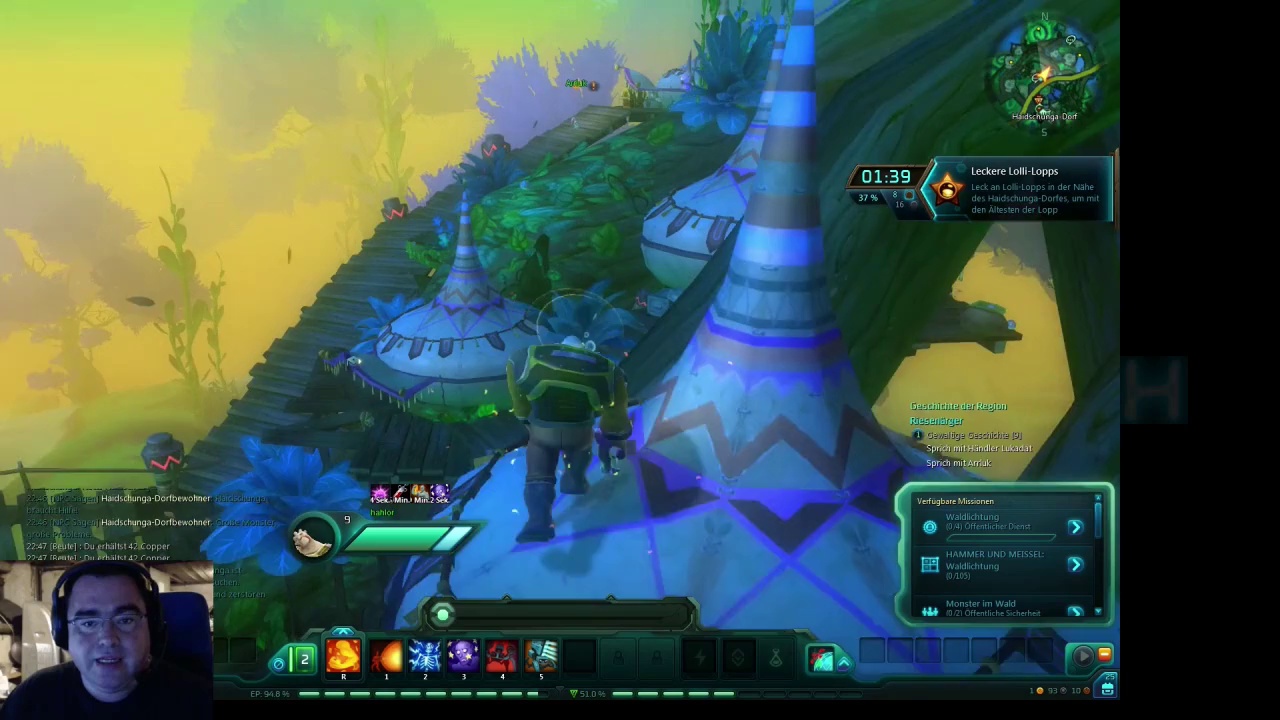Screen dimensions: 1280x720
Task: Expand the path ability arrow button
Action: click(x=844, y=662)
